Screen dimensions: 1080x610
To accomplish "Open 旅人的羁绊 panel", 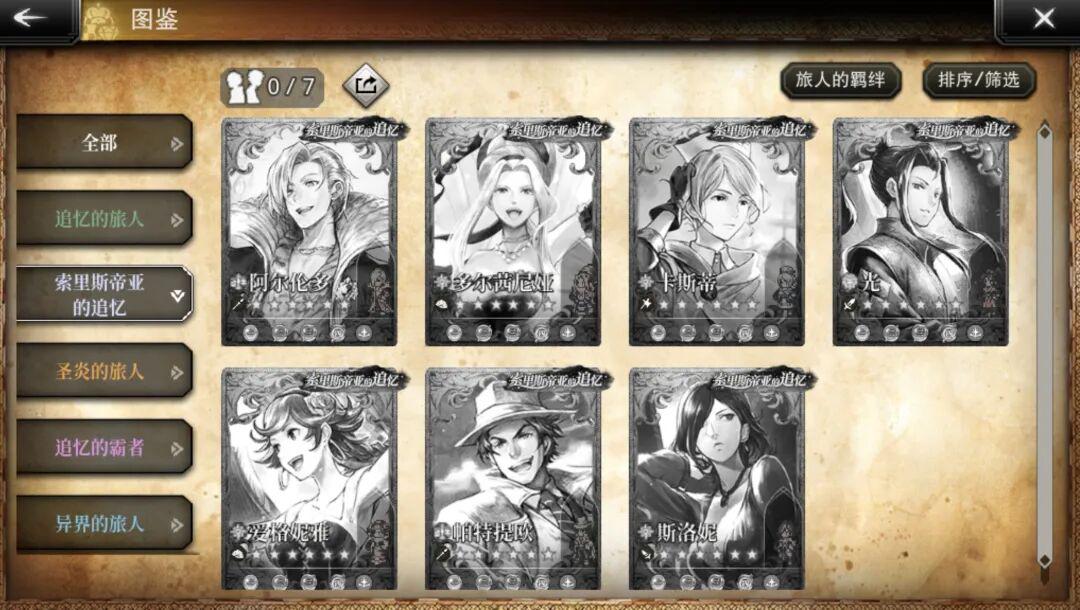I will click(840, 81).
